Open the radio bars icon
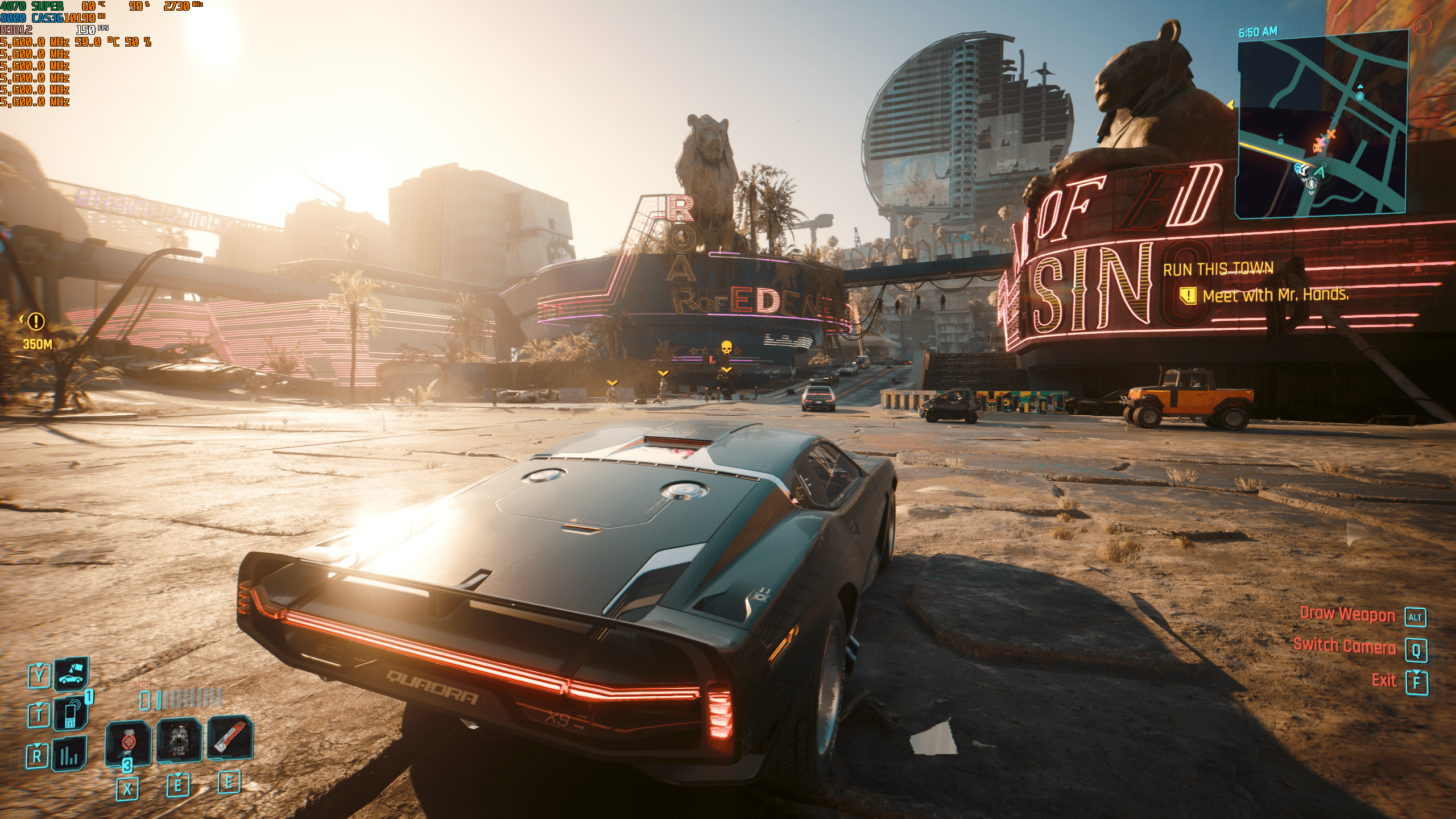This screenshot has width=1456, height=819. (69, 755)
